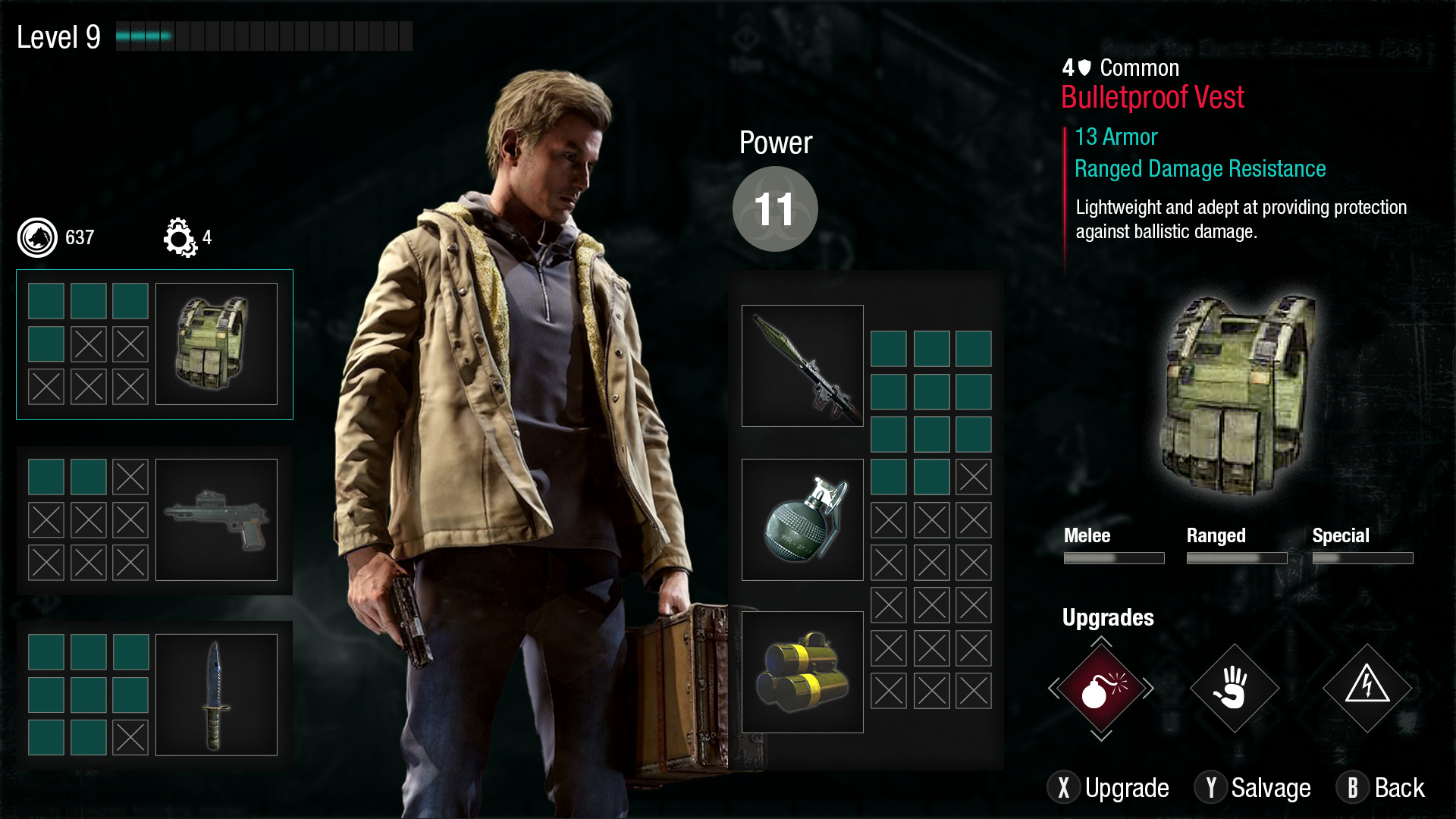Click the down chevron below the bomb upgrade
1456x819 pixels.
click(1101, 735)
